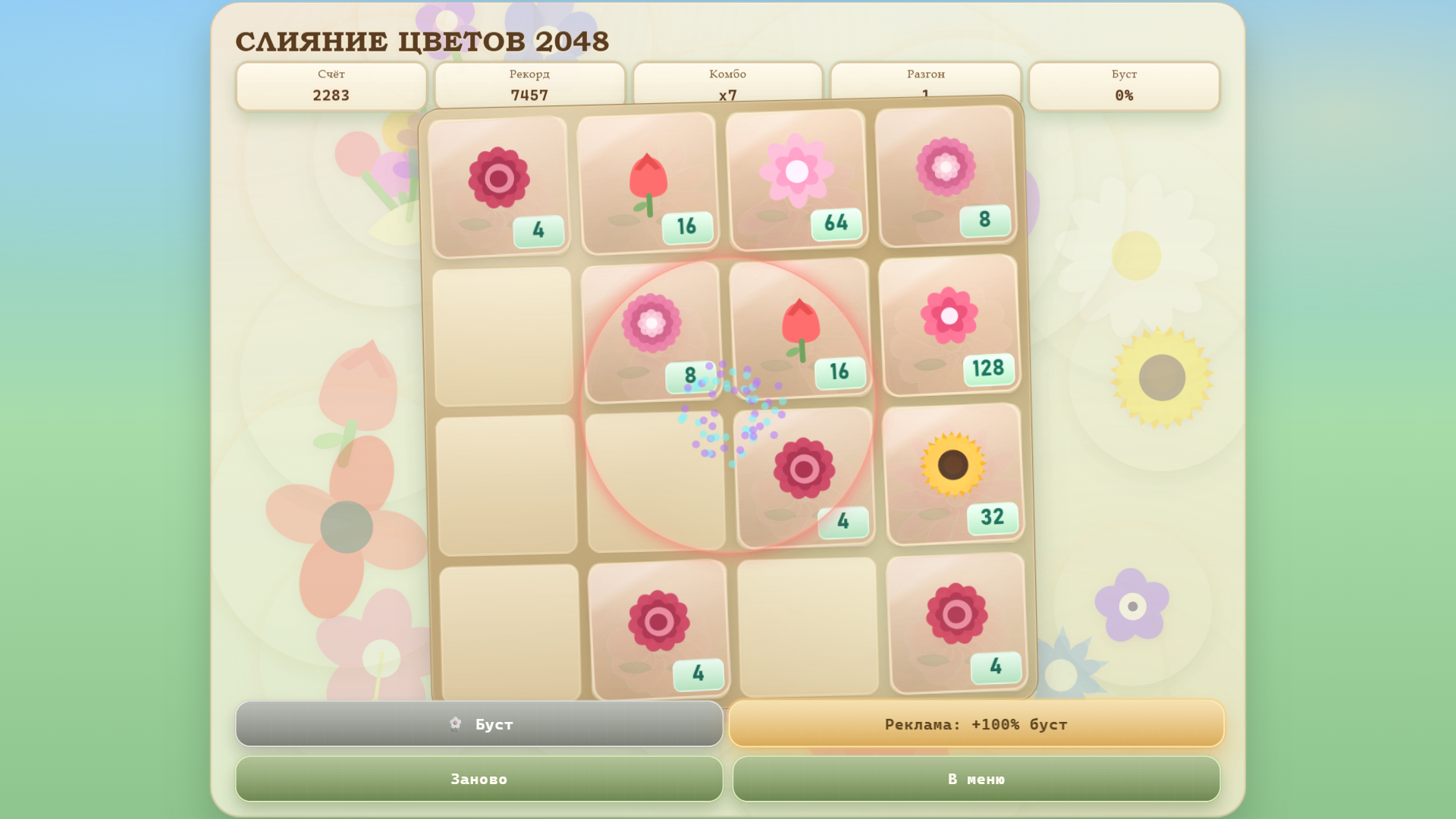Select the Рекорд record display
Viewport: 1456px width, 819px height.
[x=529, y=85]
